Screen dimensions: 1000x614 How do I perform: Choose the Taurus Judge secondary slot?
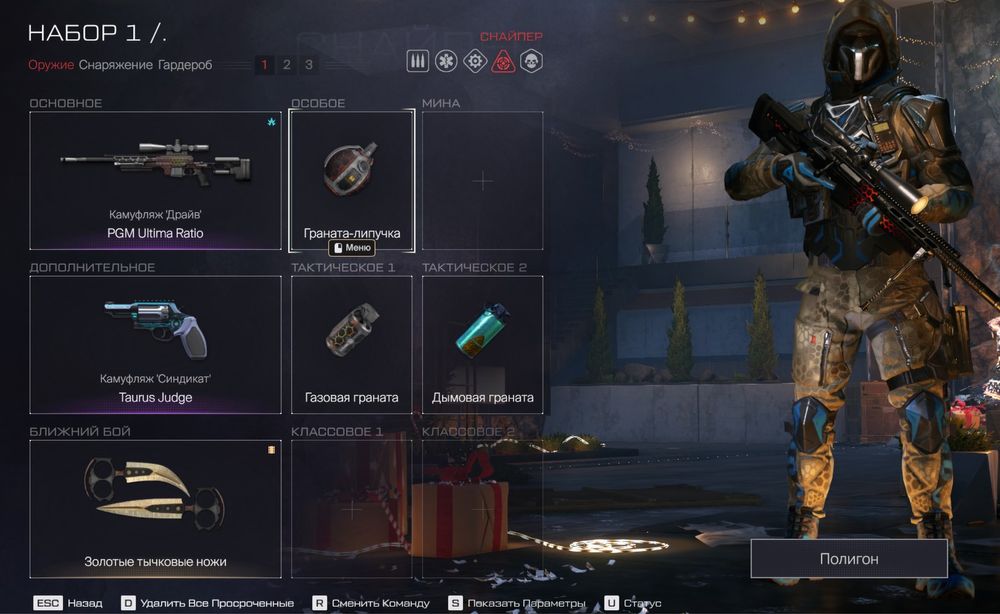point(155,344)
